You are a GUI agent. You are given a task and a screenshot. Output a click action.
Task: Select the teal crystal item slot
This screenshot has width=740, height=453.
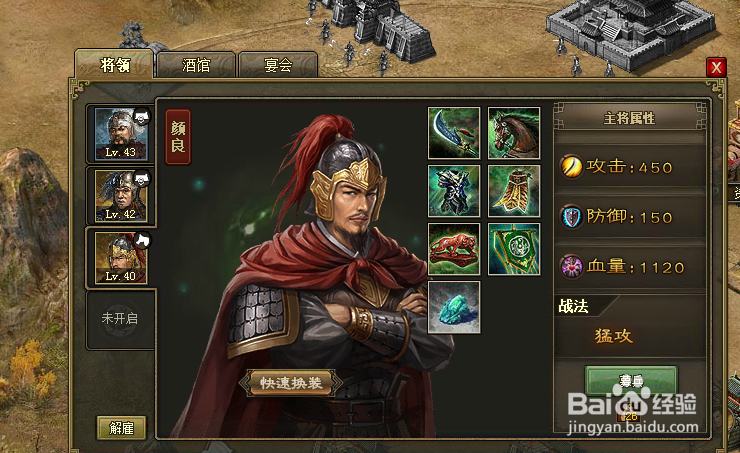coord(454,307)
